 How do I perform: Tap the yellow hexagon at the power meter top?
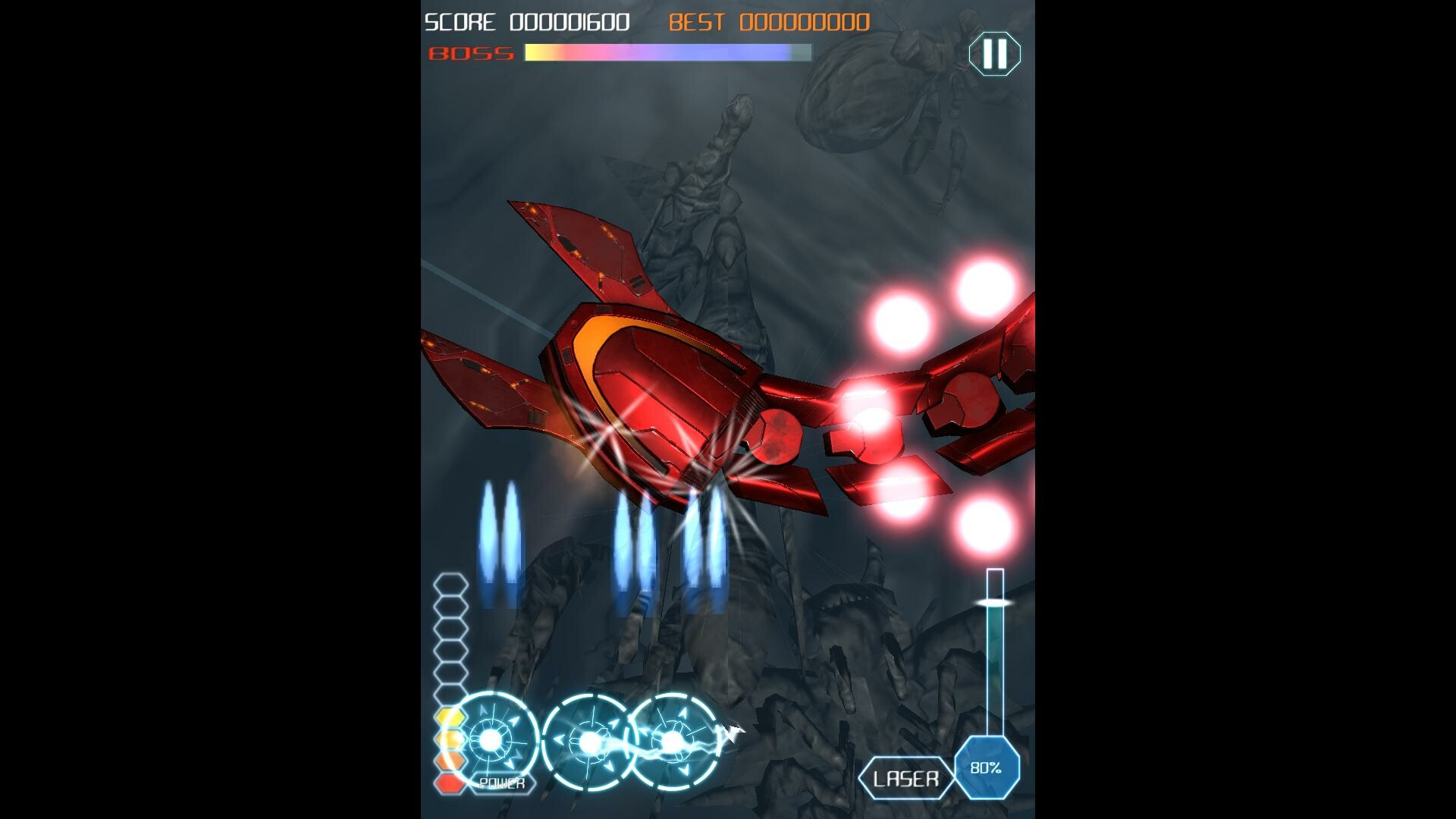[449, 715]
